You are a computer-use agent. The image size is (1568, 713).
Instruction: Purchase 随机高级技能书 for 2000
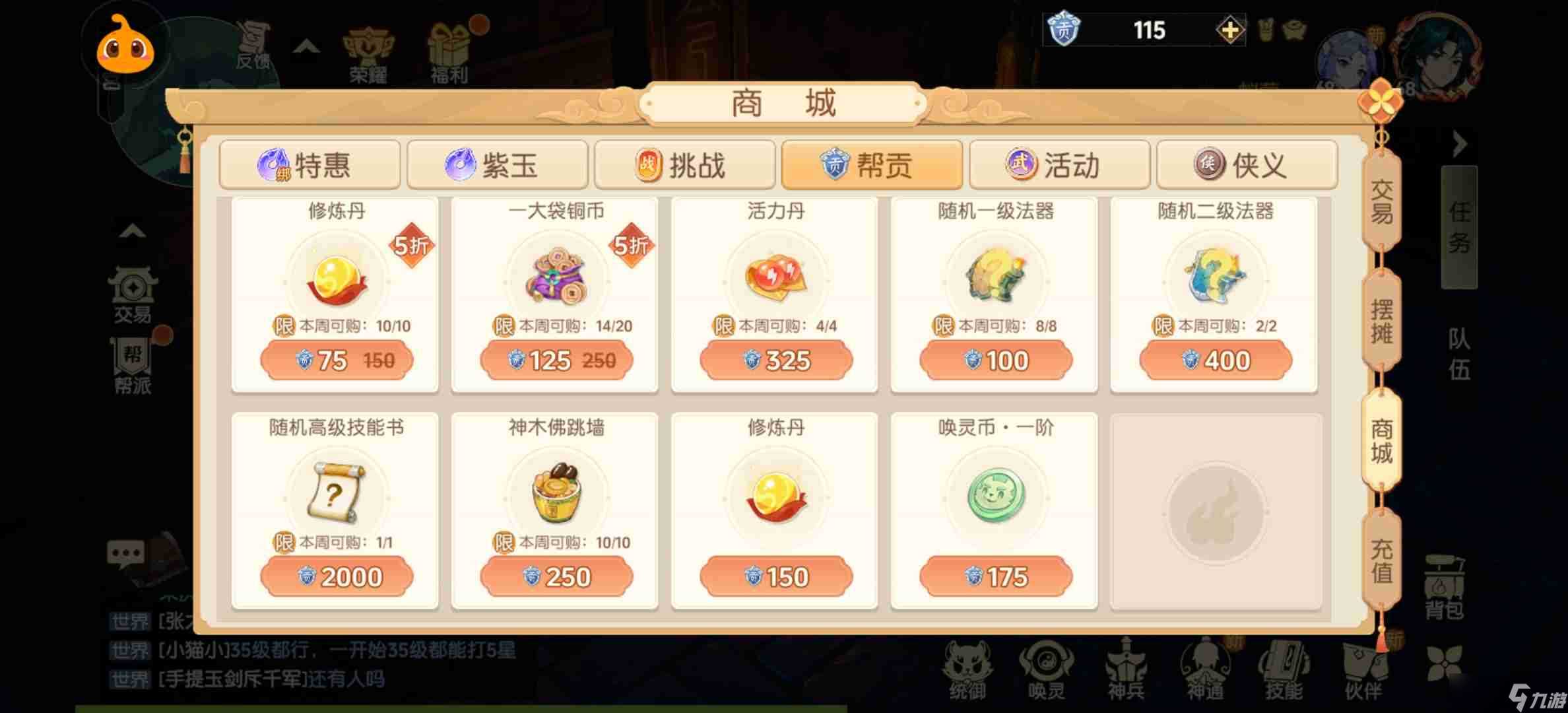[337, 576]
